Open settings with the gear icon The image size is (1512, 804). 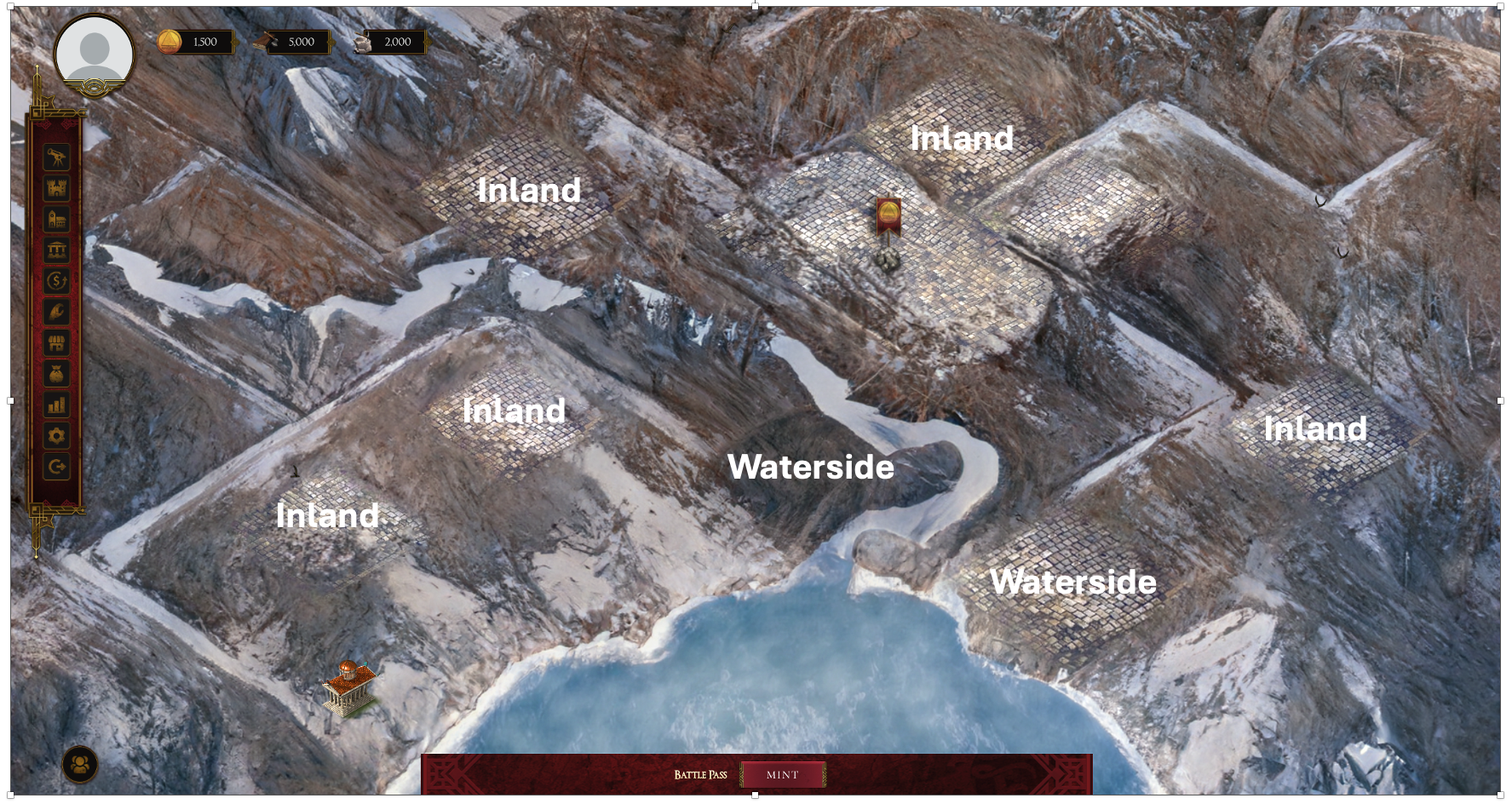coord(57,436)
